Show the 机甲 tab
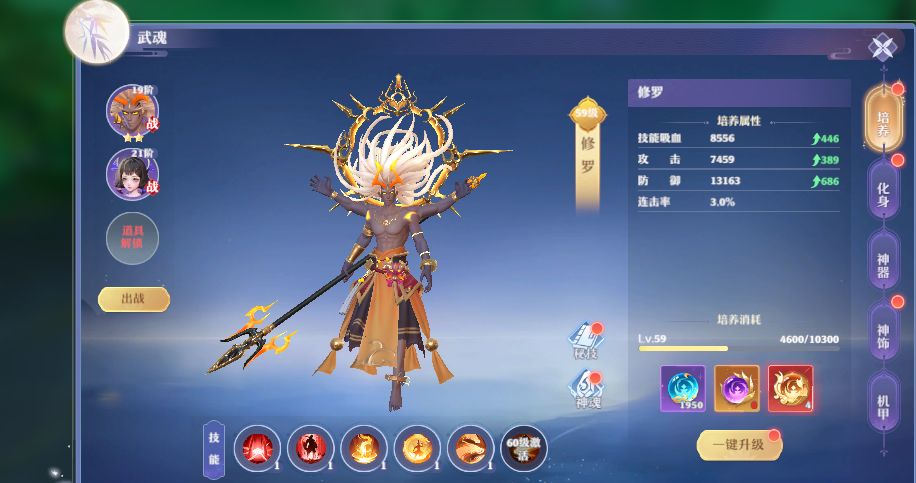The width and height of the screenshot is (916, 483). pyautogui.click(x=883, y=400)
